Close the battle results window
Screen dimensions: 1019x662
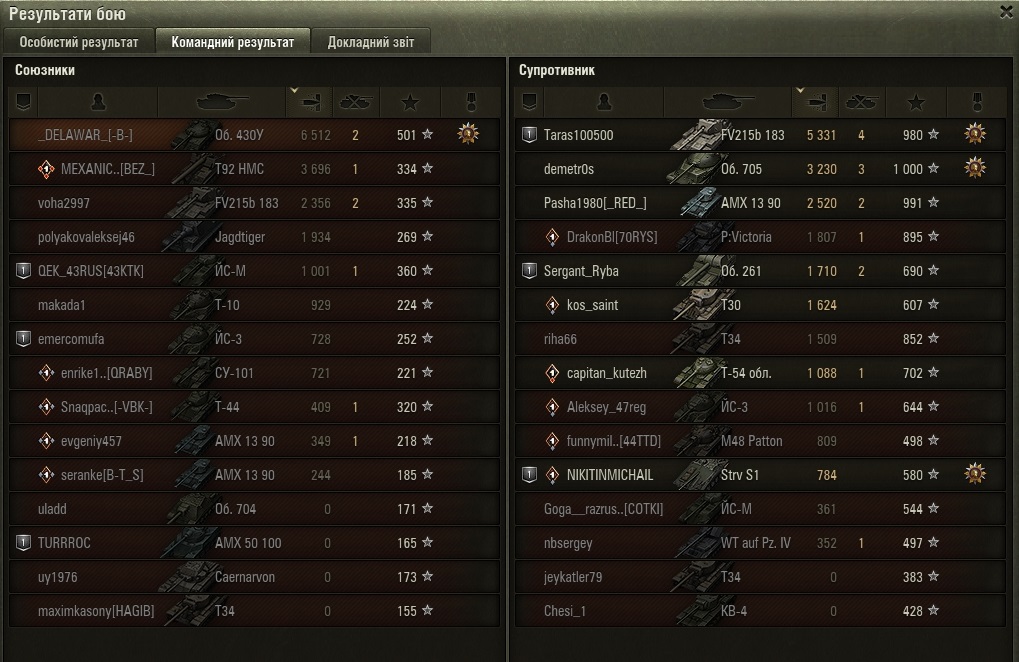(x=1006, y=11)
